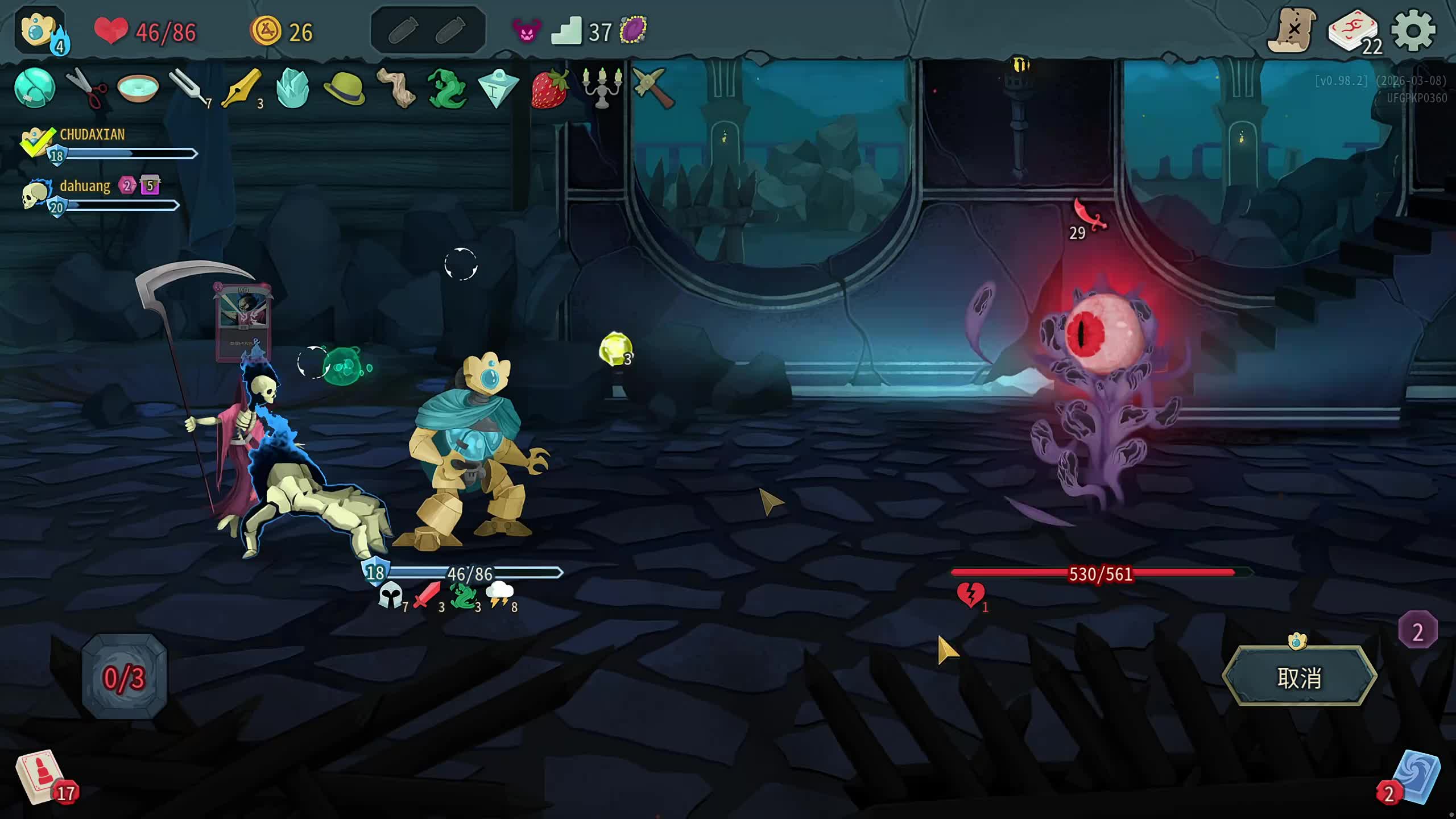Inspect the red scissors relic
The height and width of the screenshot is (819, 1456).
(86, 88)
